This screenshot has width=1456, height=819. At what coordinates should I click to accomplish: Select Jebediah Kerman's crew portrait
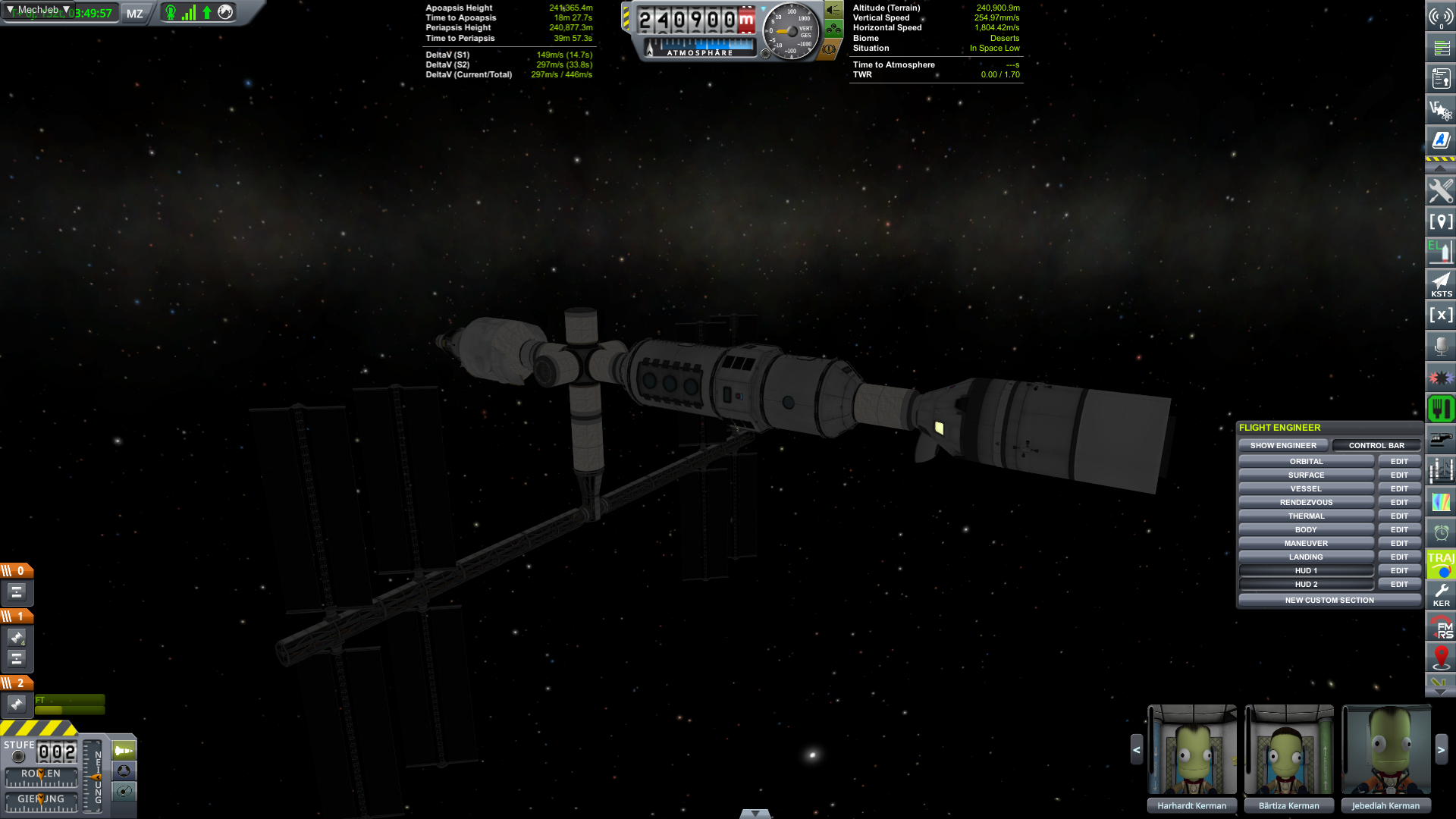(x=1386, y=751)
